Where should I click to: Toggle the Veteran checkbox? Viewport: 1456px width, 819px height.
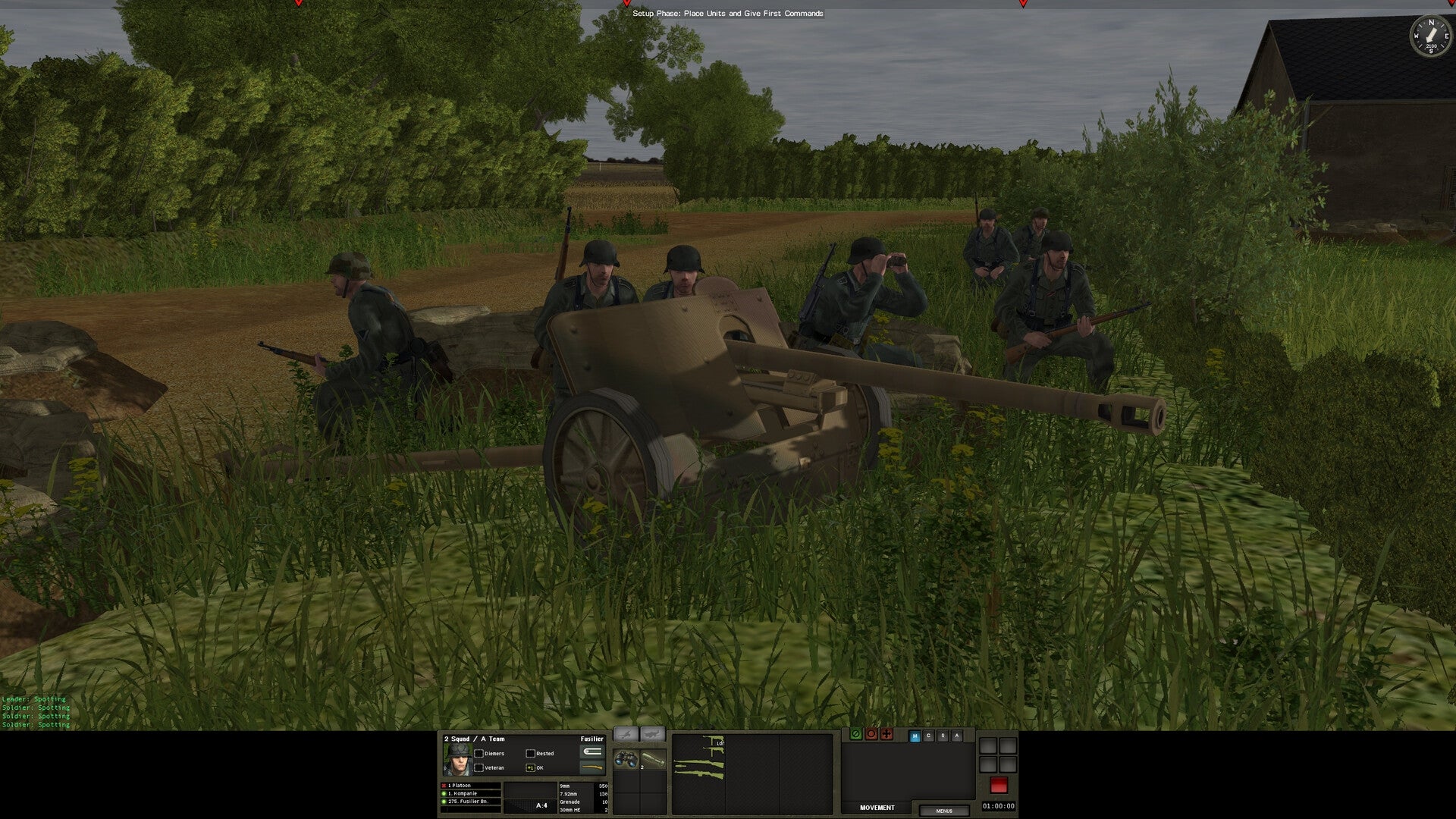tap(479, 768)
